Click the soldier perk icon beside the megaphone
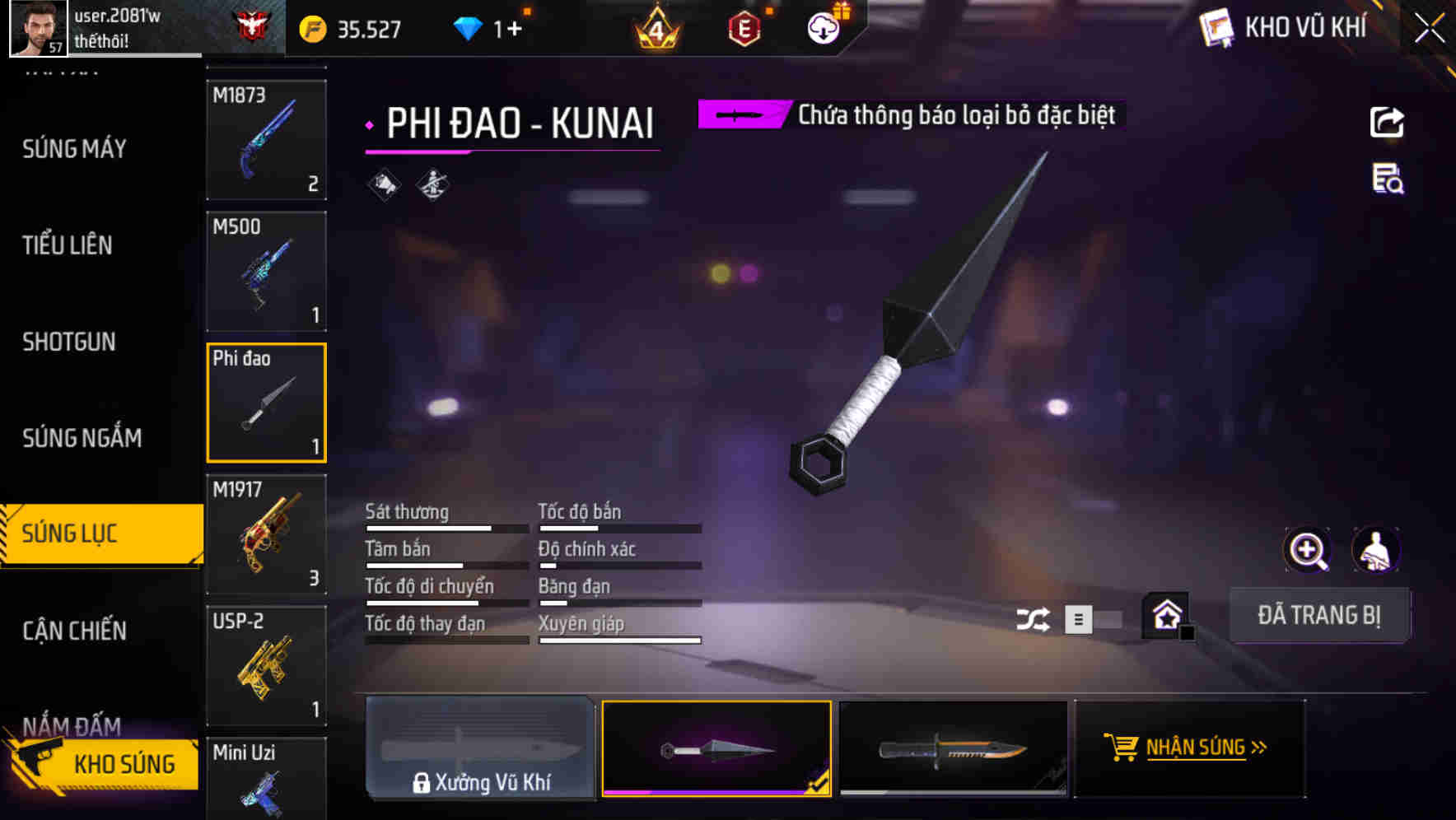Screen dimensions: 1456x820 click(431, 184)
